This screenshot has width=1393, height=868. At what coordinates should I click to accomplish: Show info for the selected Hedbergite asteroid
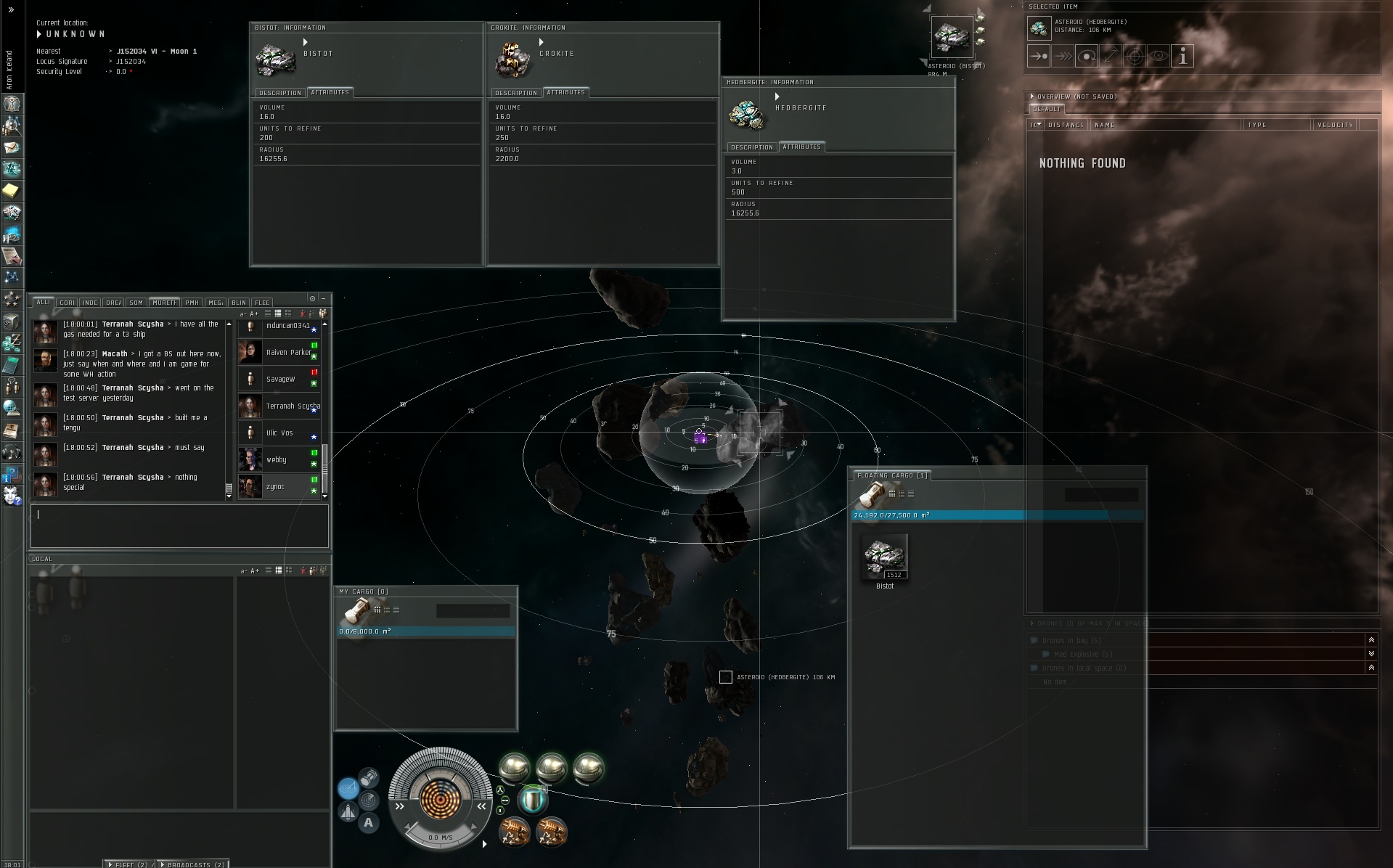pyautogui.click(x=1182, y=56)
